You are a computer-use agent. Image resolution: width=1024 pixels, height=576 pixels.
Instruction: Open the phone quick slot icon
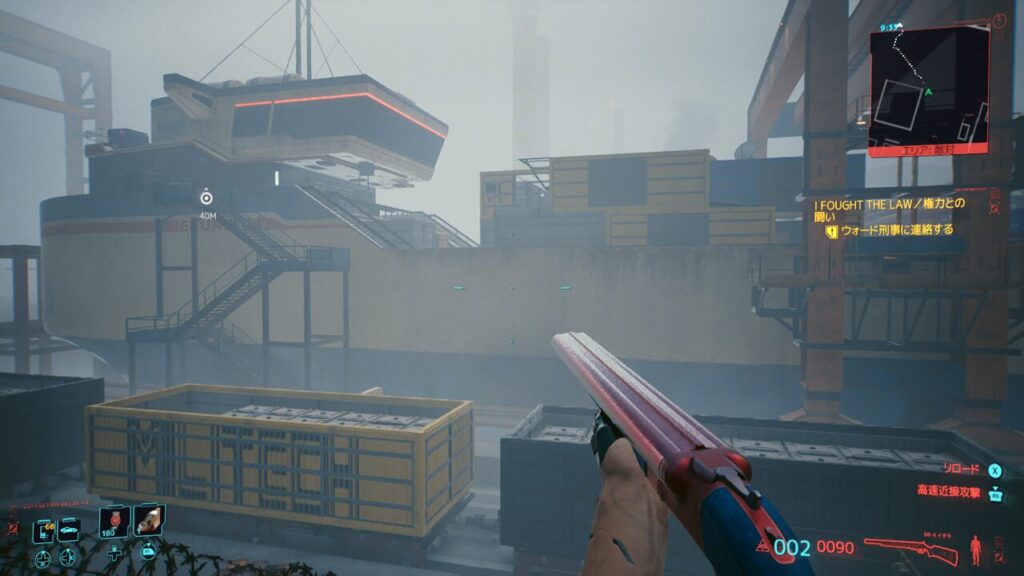43,532
